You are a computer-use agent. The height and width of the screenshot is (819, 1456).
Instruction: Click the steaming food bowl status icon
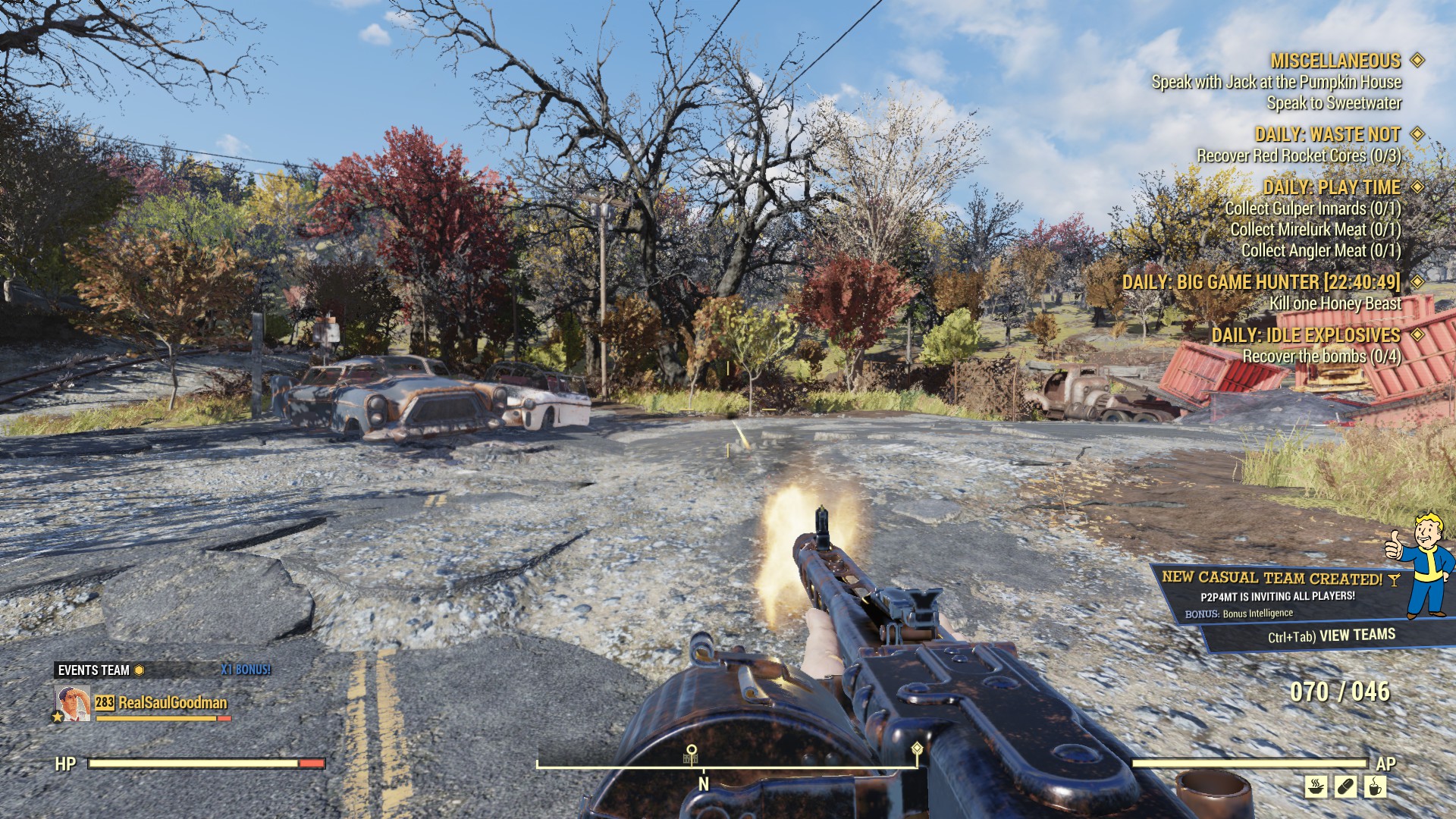(x=1316, y=786)
